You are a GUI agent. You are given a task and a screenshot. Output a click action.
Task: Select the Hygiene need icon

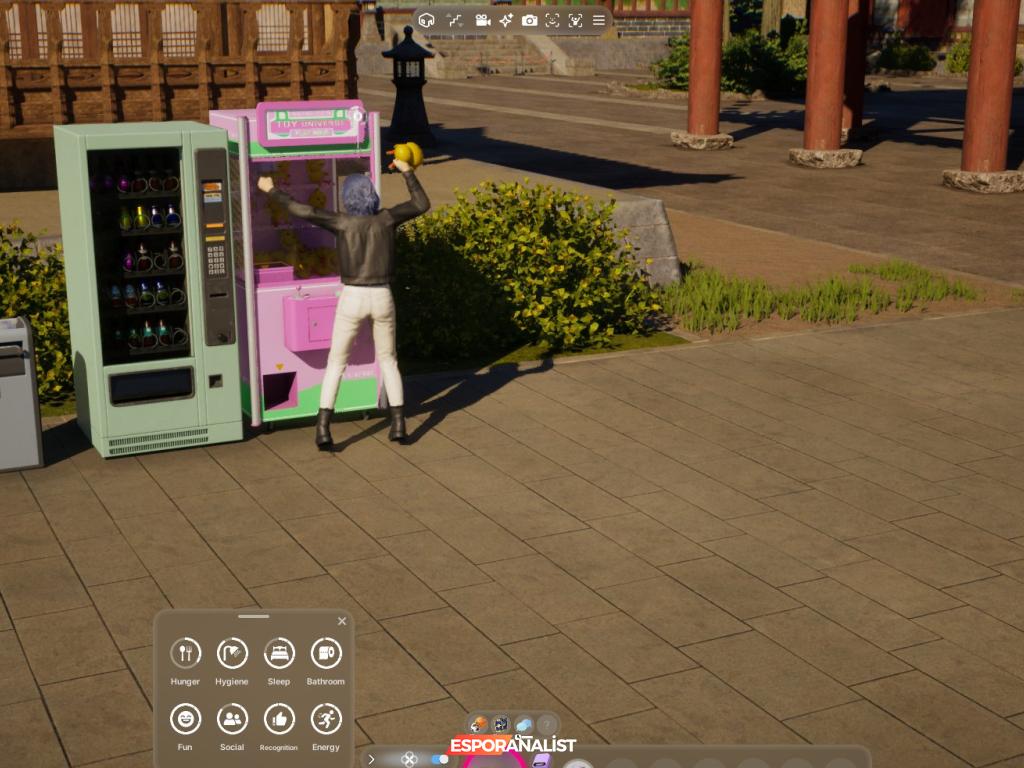232,654
